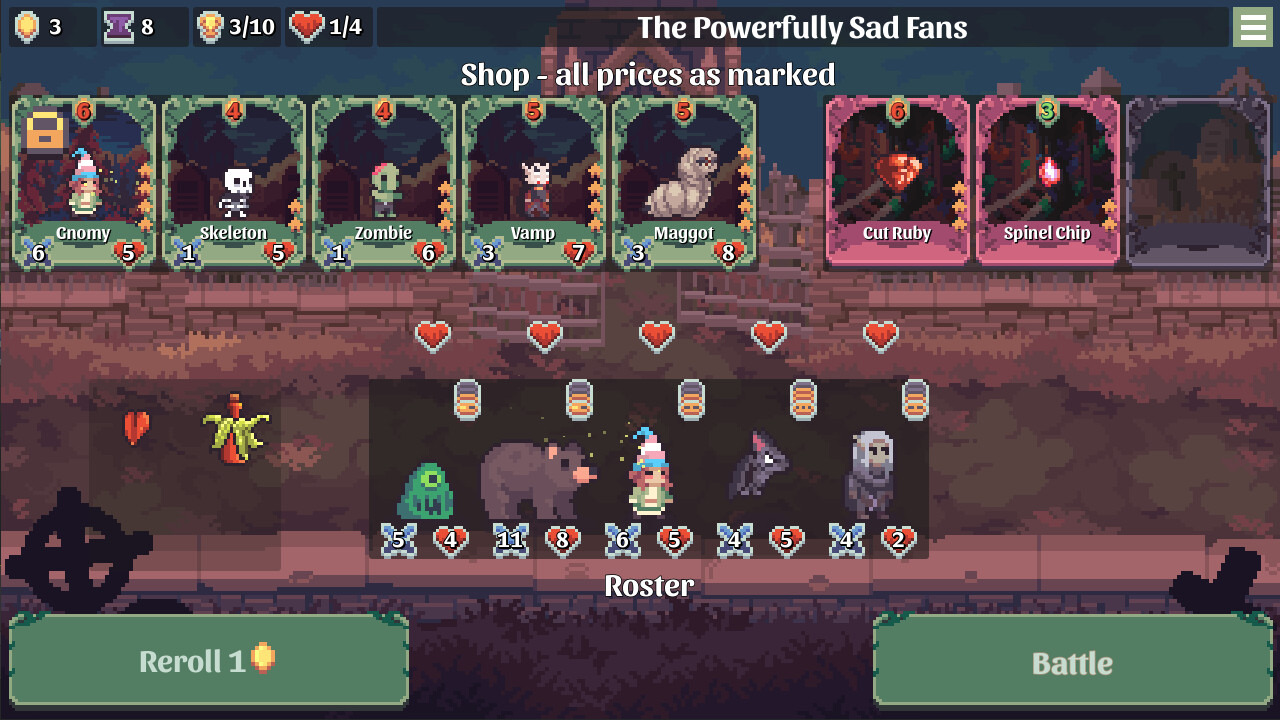Select the Vamp card in the shop
This screenshot has width=1280, height=720.
(534, 180)
